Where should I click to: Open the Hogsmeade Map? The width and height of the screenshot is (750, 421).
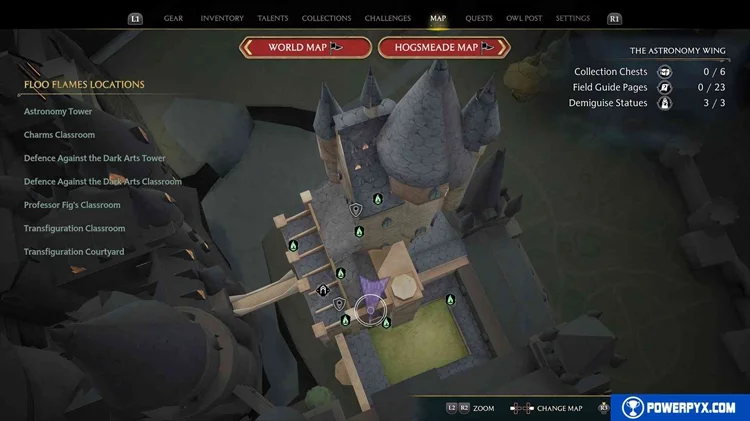point(444,47)
